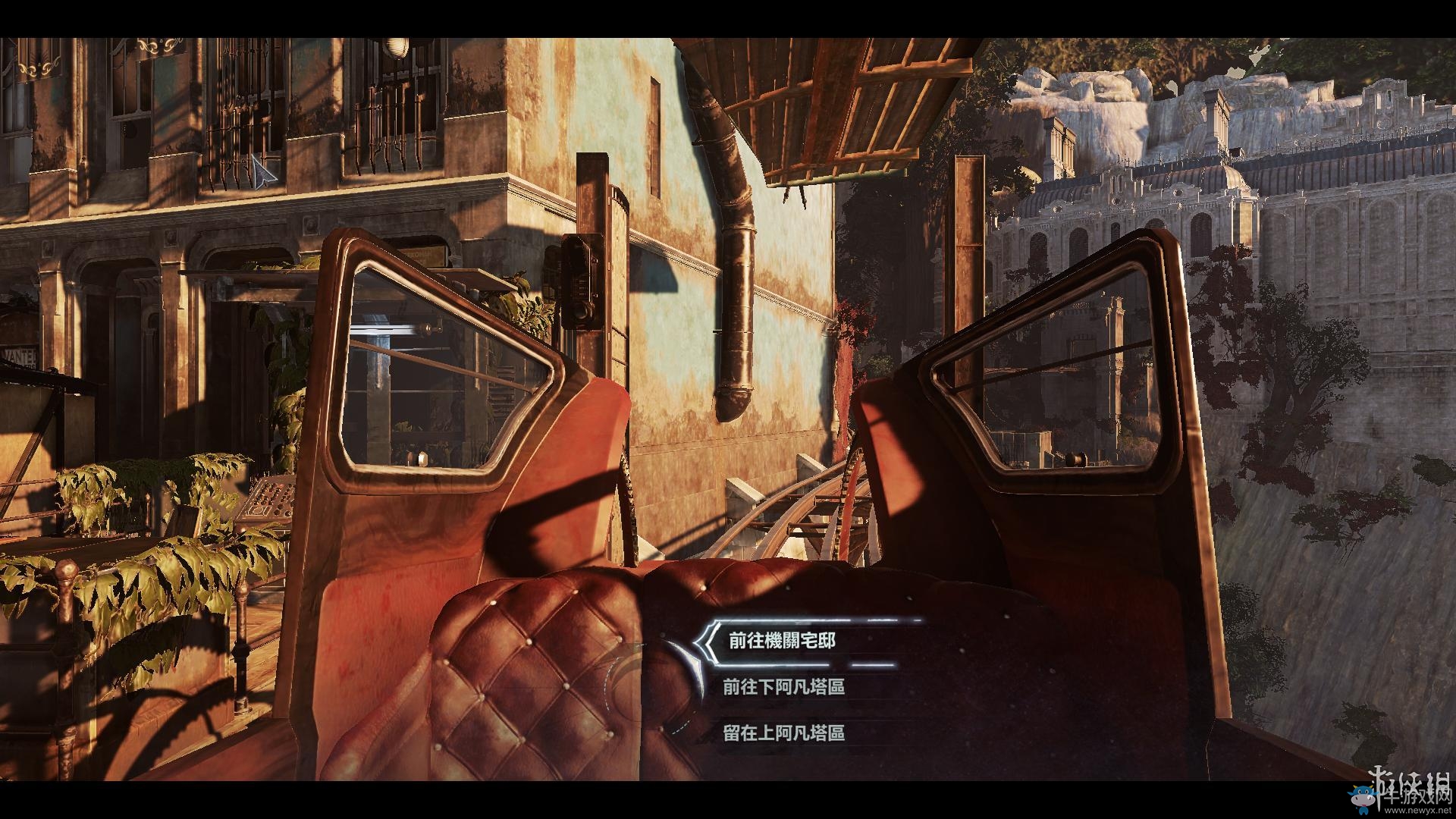Viewport: 1456px width, 819px height.
Task: Pick 留在上阿凡塔區 to stay here
Action: click(783, 733)
